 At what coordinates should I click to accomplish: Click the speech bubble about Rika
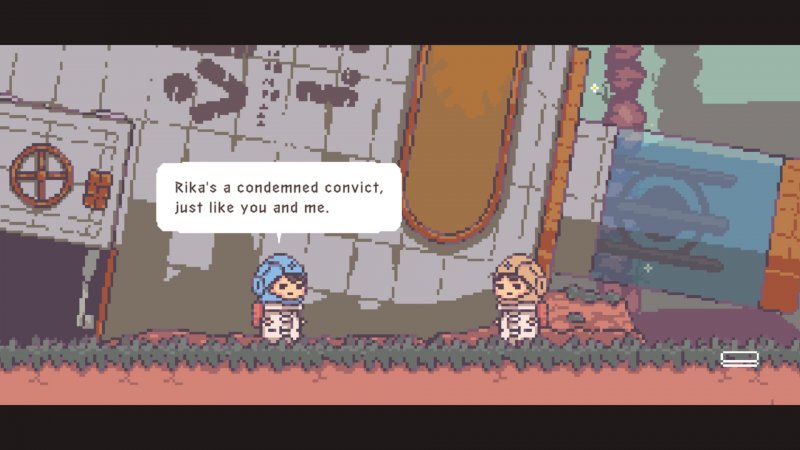pos(278,198)
